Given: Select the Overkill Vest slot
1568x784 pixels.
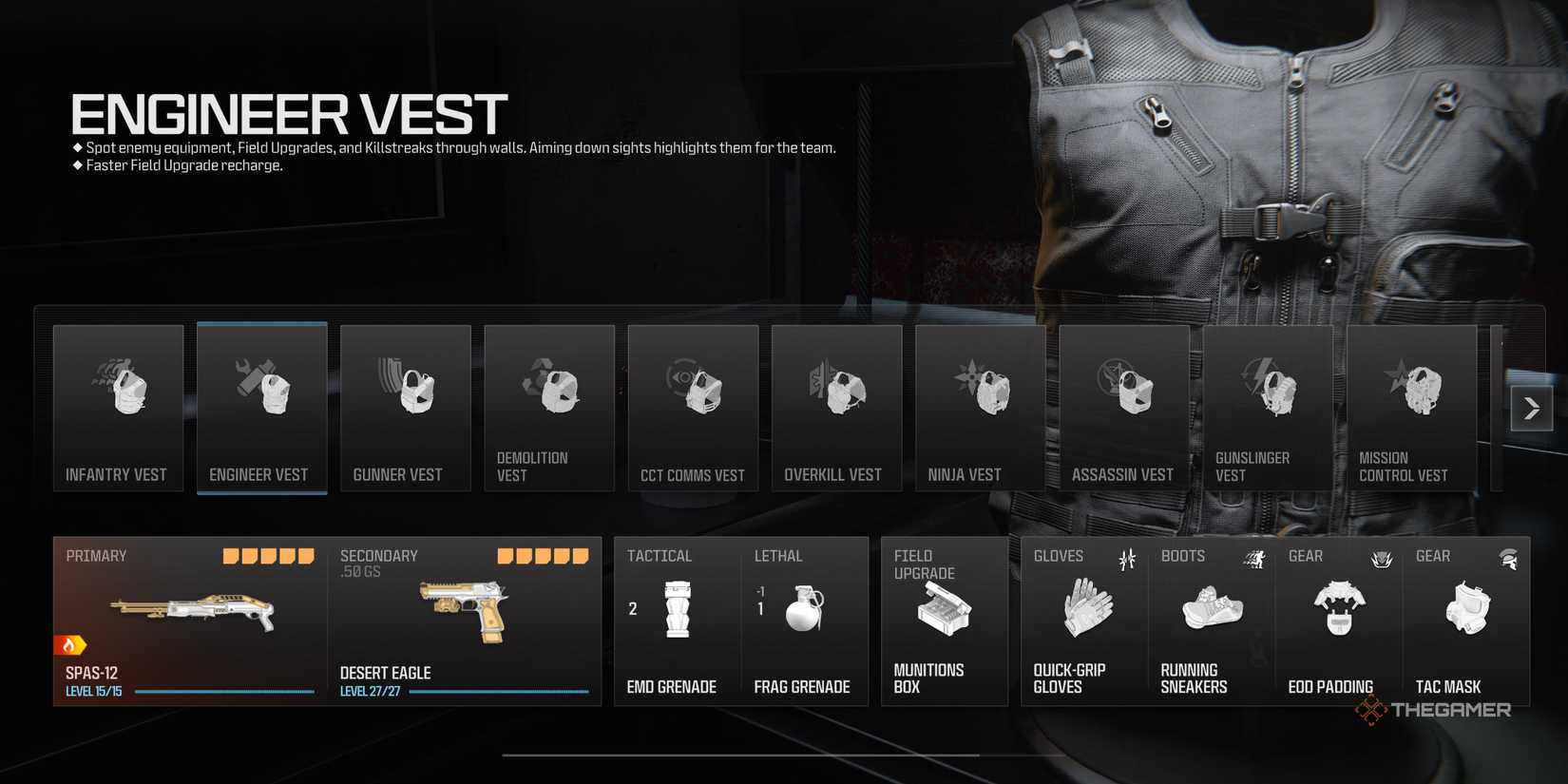Looking at the screenshot, I should pyautogui.click(x=836, y=407).
